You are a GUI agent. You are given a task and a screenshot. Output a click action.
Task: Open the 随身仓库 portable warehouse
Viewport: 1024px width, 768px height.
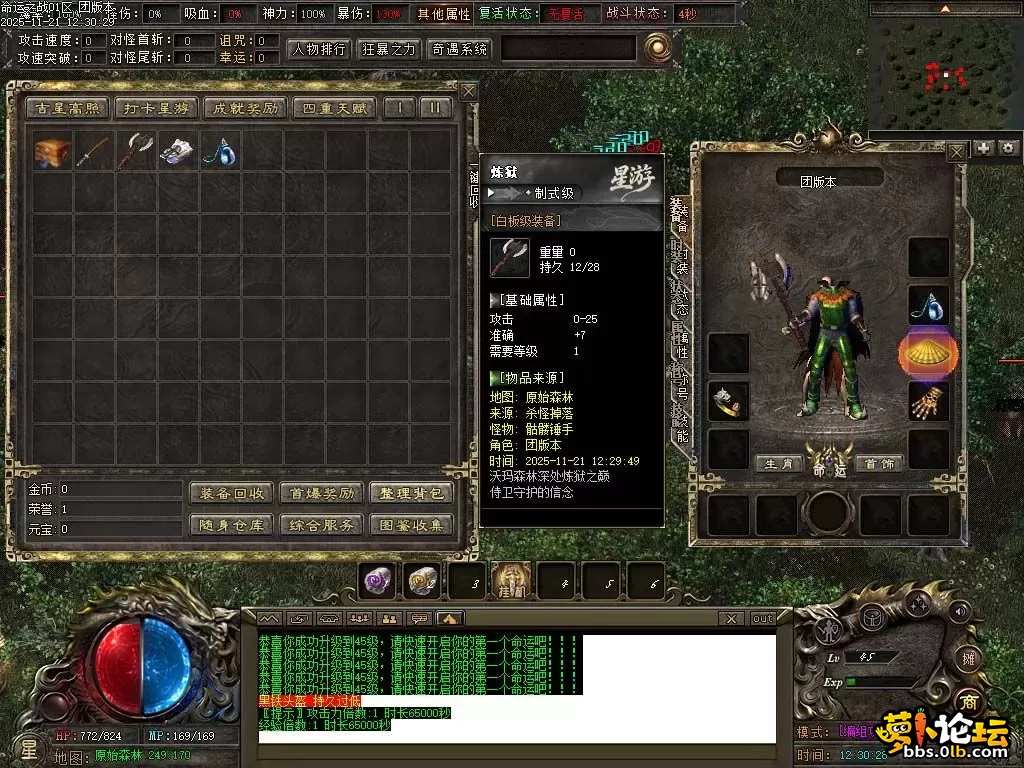[x=231, y=525]
